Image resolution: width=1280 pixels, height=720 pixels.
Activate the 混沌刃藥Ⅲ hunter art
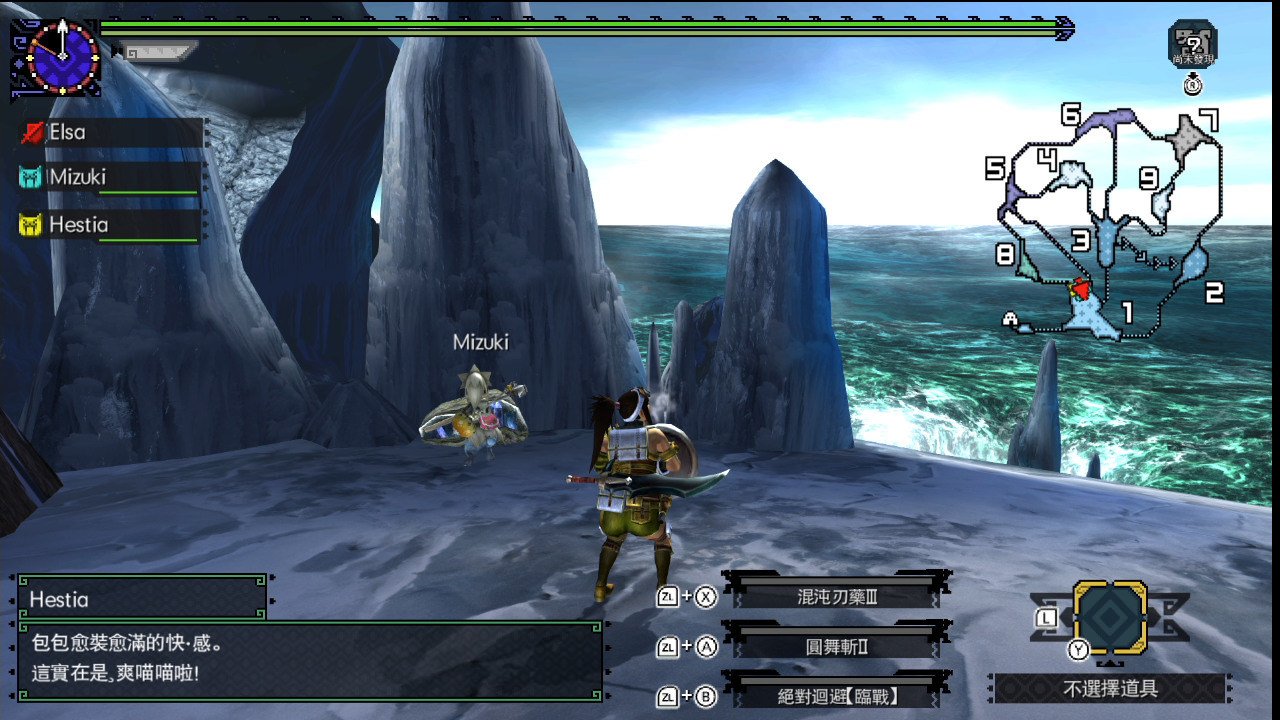[837, 597]
